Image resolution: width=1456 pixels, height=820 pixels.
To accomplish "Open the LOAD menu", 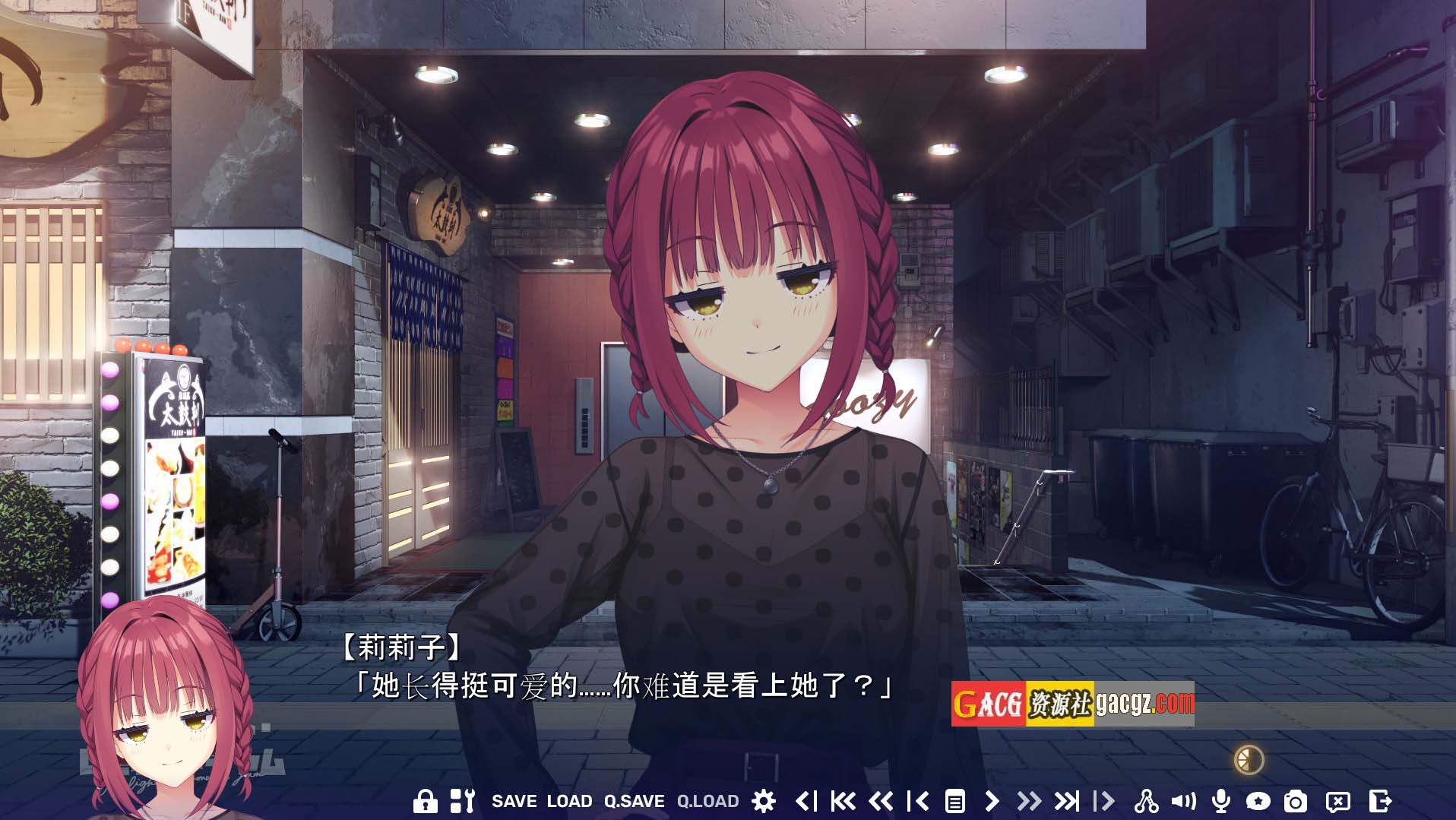I will click(x=569, y=801).
